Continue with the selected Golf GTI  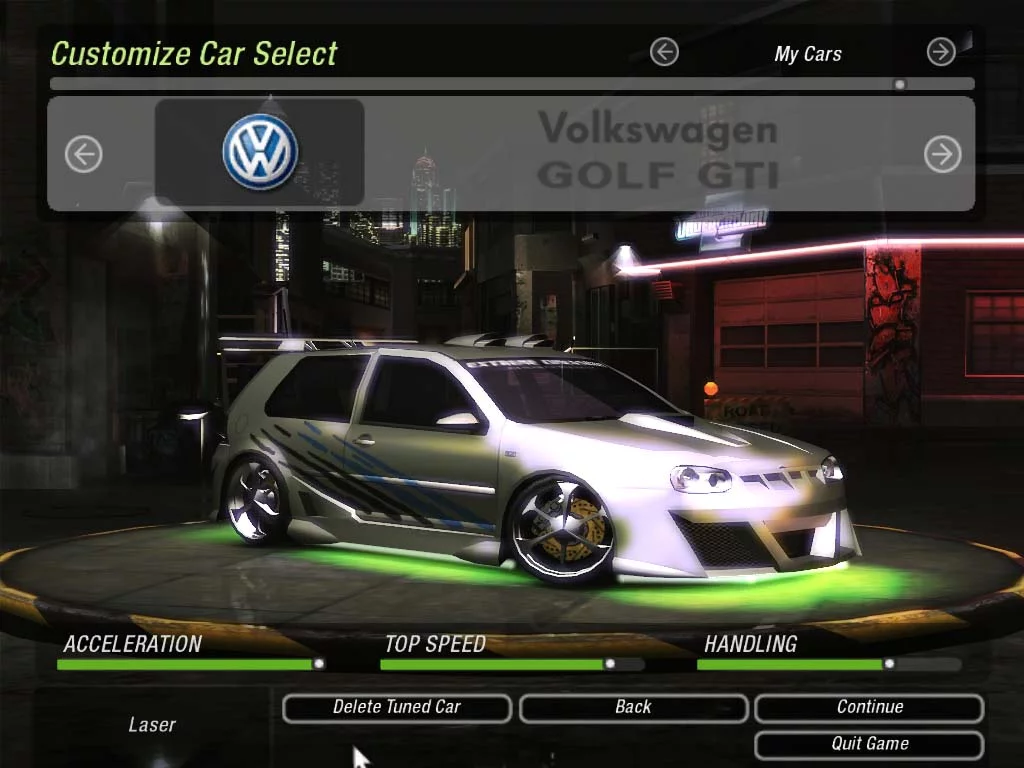pyautogui.click(x=869, y=708)
